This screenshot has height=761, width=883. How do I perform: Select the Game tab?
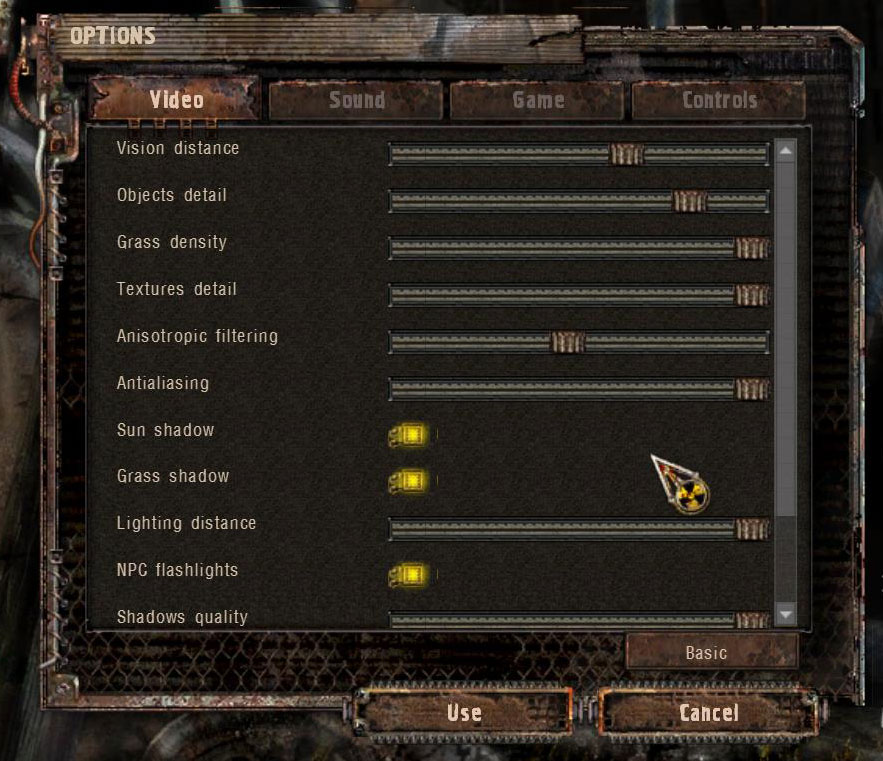click(x=538, y=100)
